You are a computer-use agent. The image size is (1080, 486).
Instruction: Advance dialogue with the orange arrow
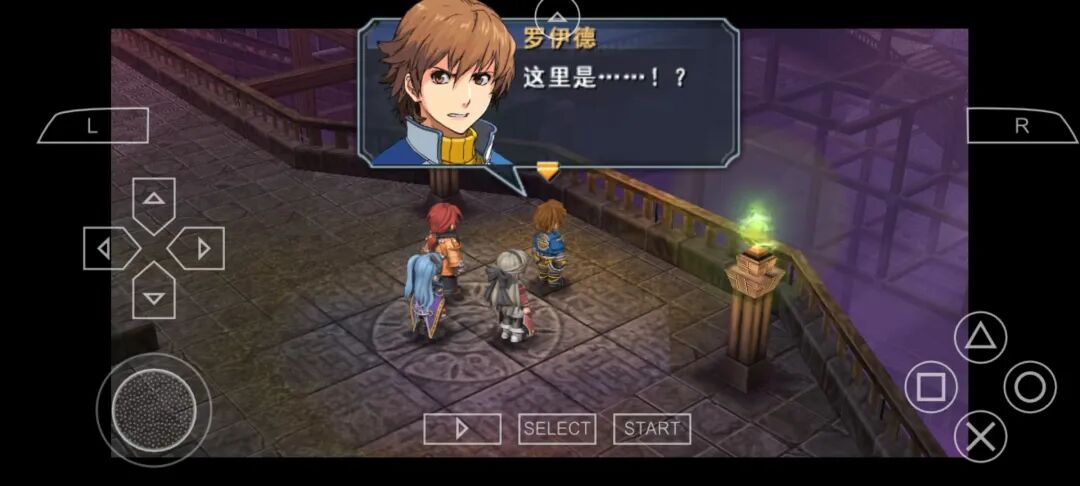(x=547, y=172)
